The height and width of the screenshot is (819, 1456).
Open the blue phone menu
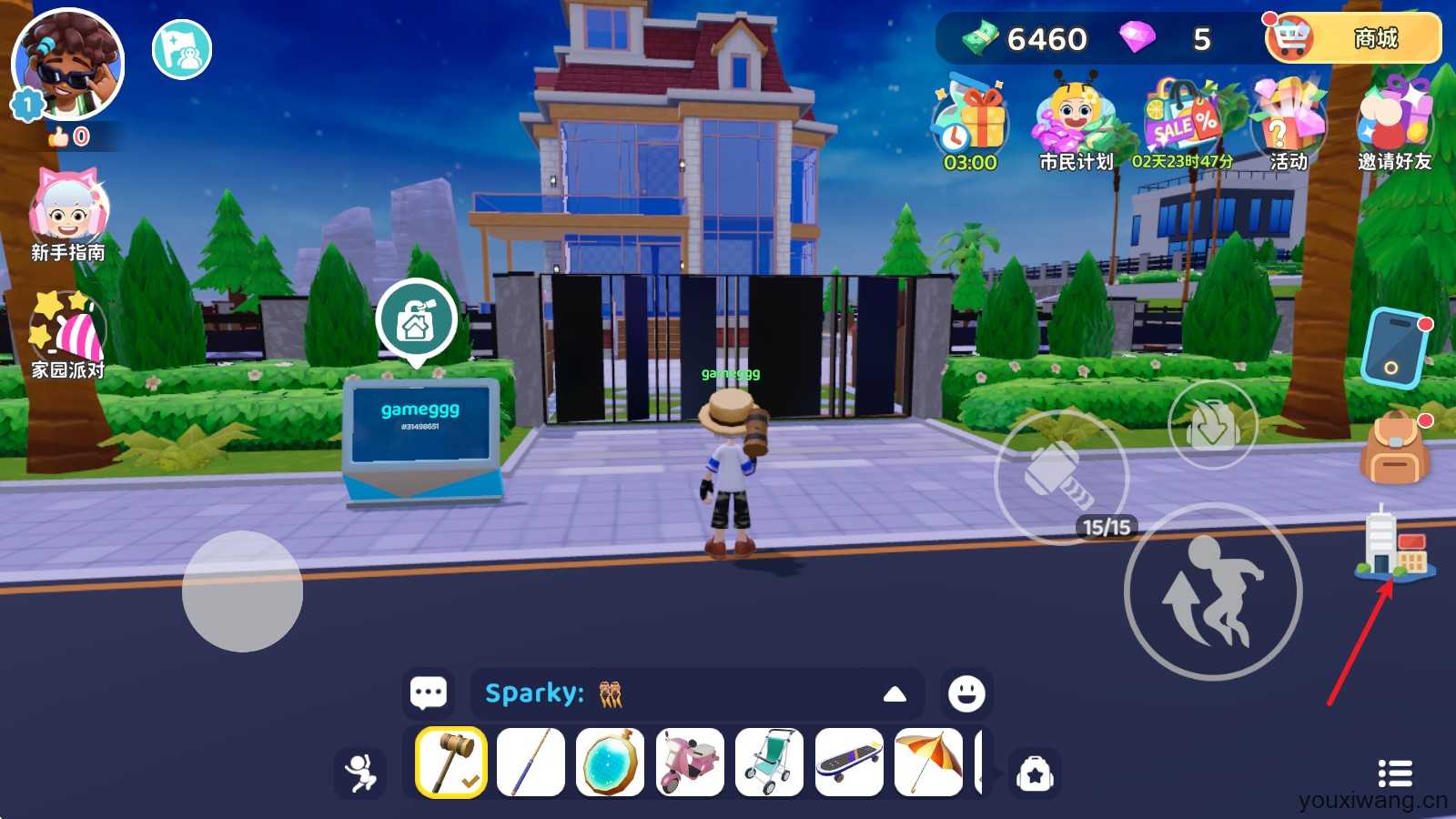tap(1394, 349)
